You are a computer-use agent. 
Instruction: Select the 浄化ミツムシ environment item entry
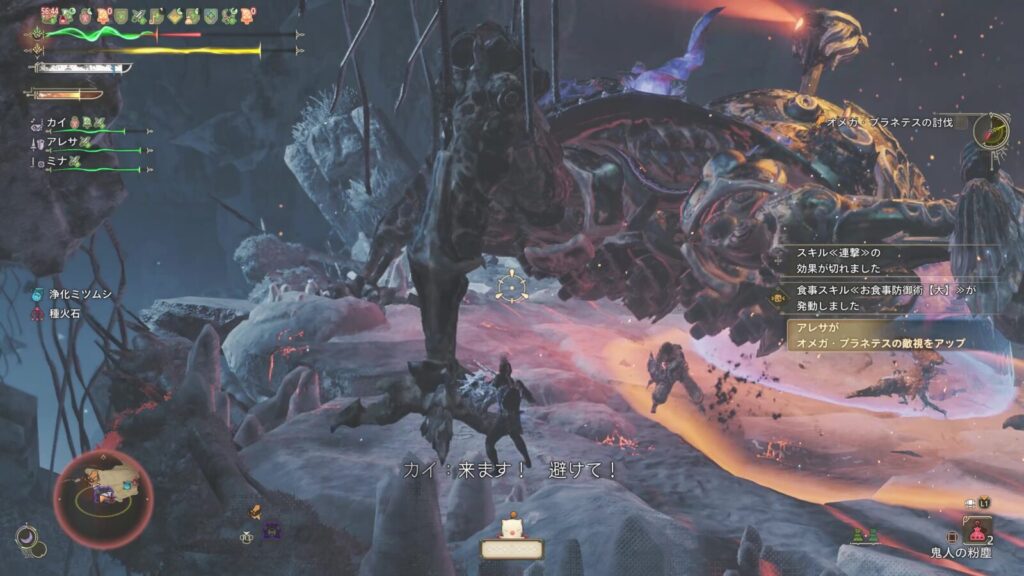point(77,294)
